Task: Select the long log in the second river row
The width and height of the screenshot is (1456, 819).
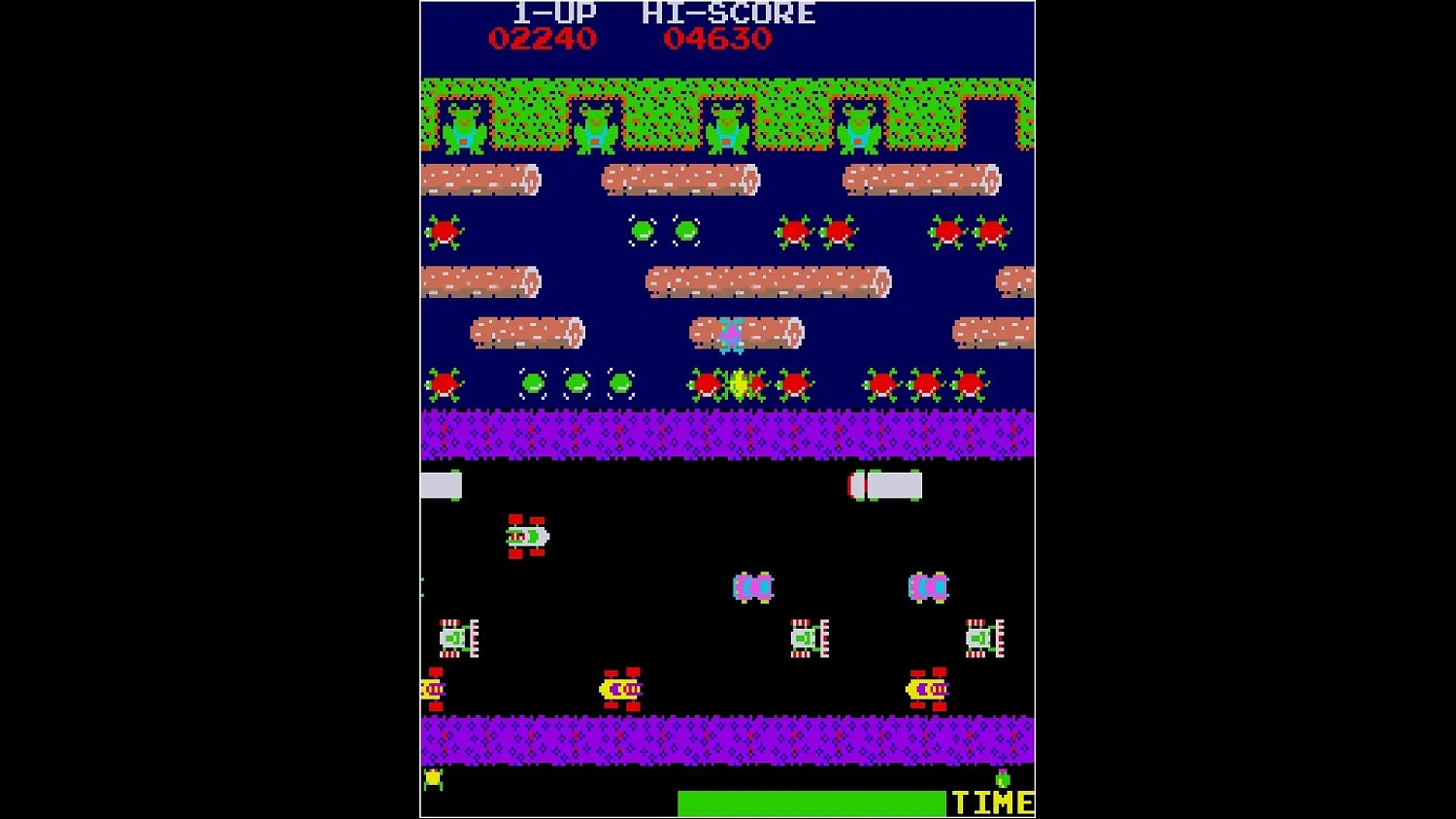Action: click(767, 282)
